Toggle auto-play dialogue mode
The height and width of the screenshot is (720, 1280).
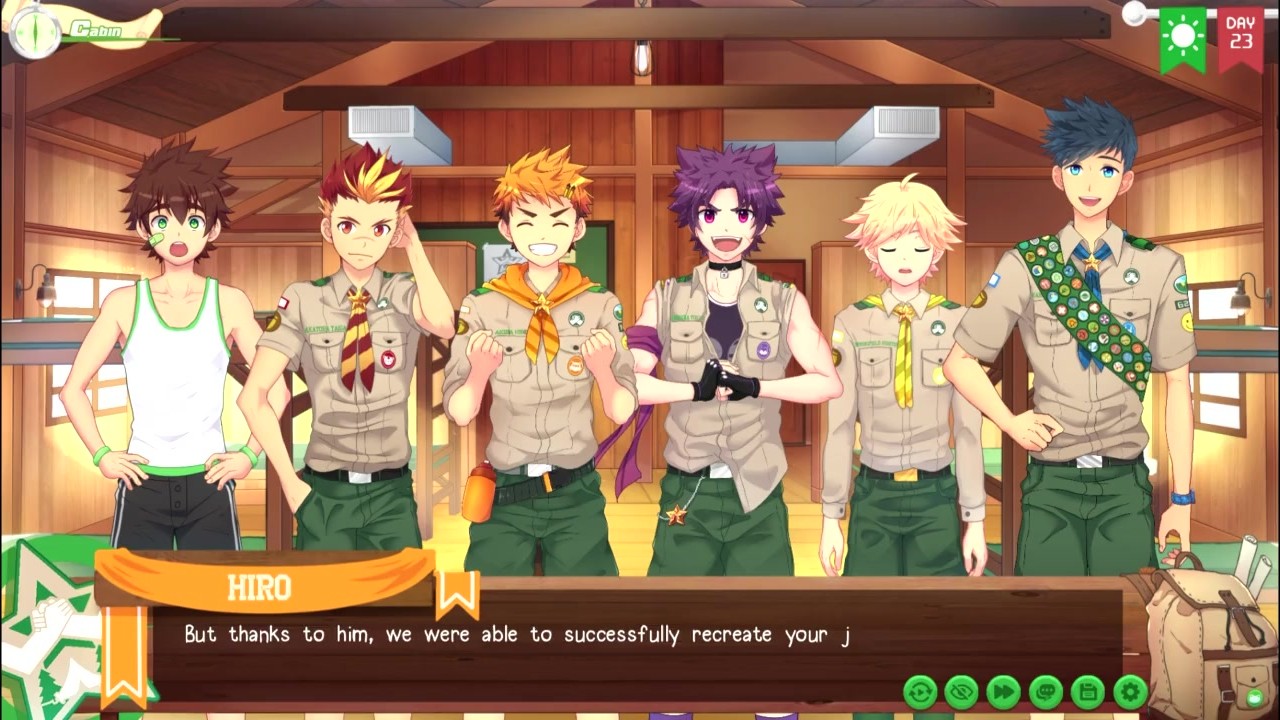tap(919, 691)
